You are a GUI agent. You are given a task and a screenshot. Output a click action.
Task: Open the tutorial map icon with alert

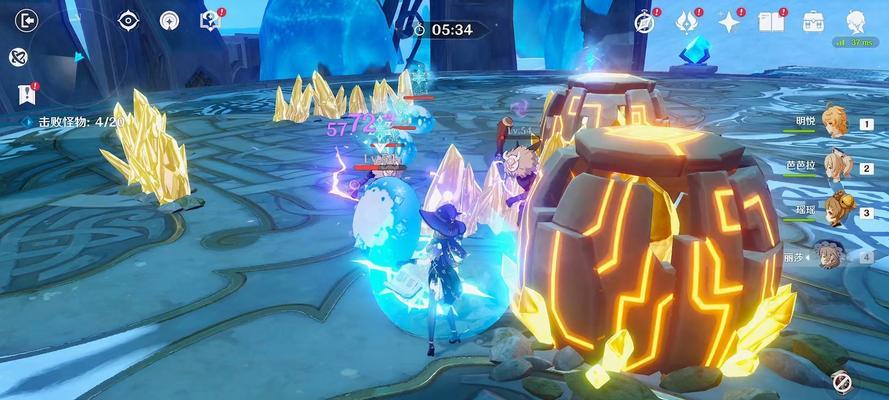click(x=211, y=20)
